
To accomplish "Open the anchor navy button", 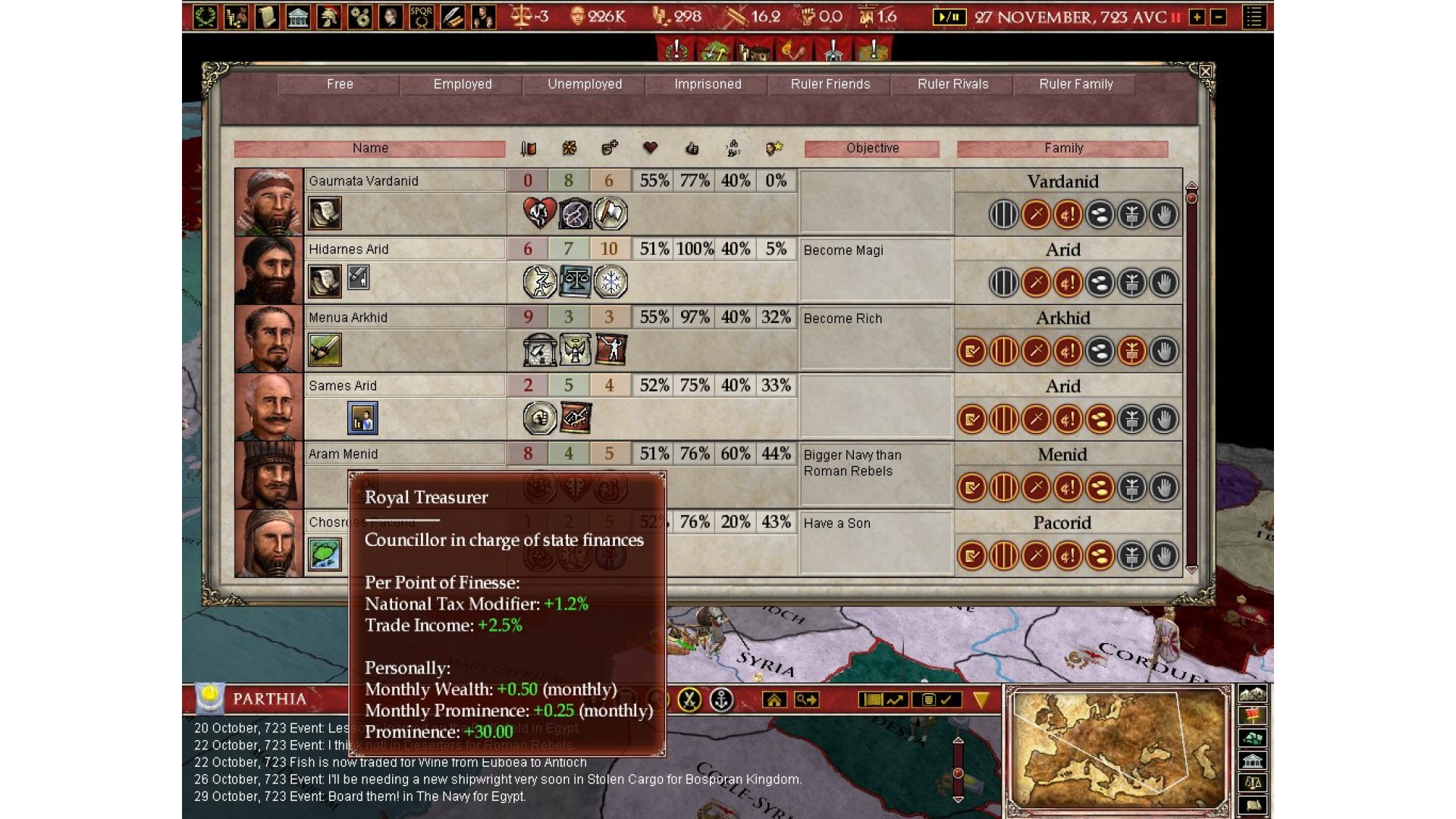I will 721,699.
